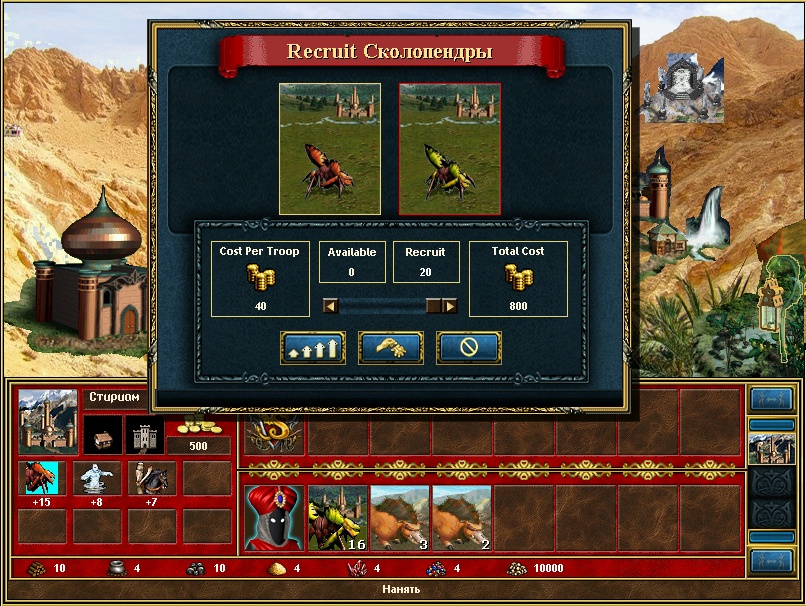This screenshot has width=806, height=606.
Task: Confirm recruitment with the gold hand button
Action: point(391,348)
